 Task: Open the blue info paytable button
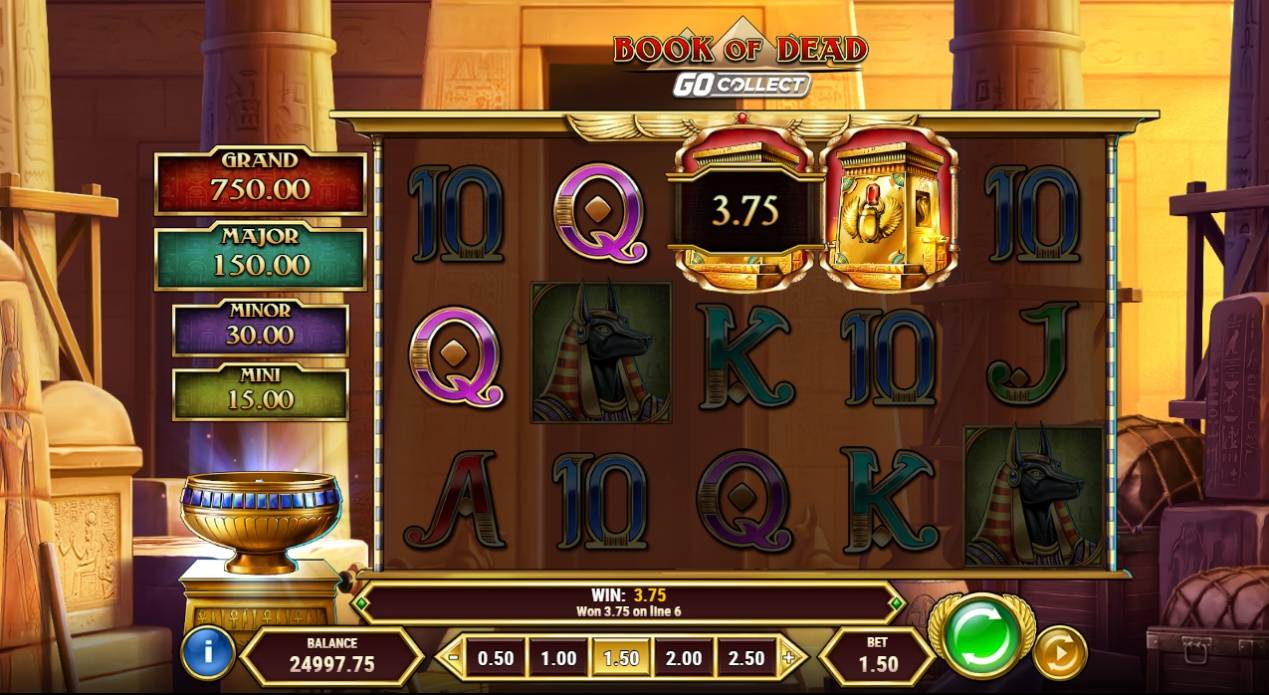pos(207,653)
